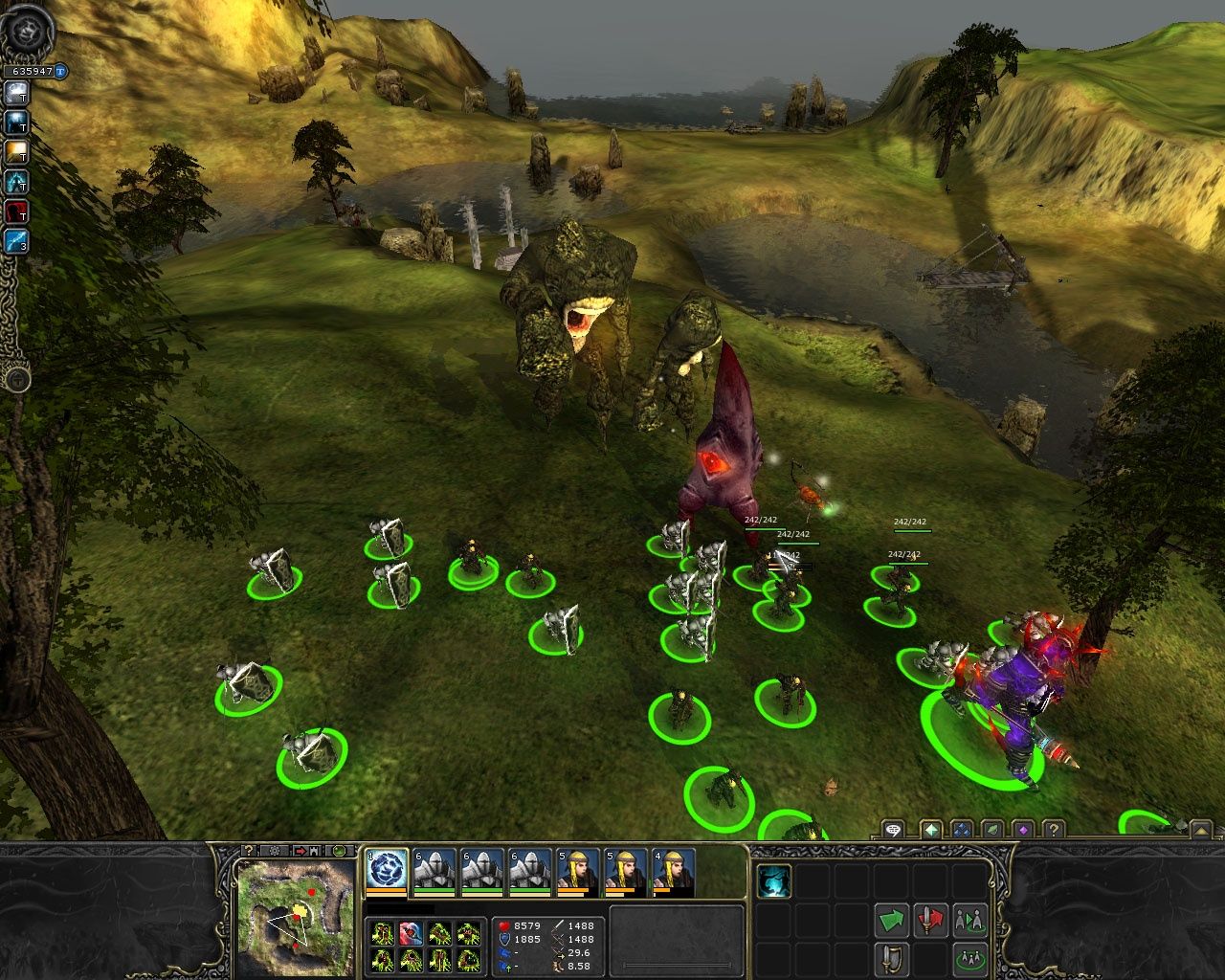Image resolution: width=1225 pixels, height=980 pixels.
Task: Use the red silhouette spell icon
Action: click(17, 212)
